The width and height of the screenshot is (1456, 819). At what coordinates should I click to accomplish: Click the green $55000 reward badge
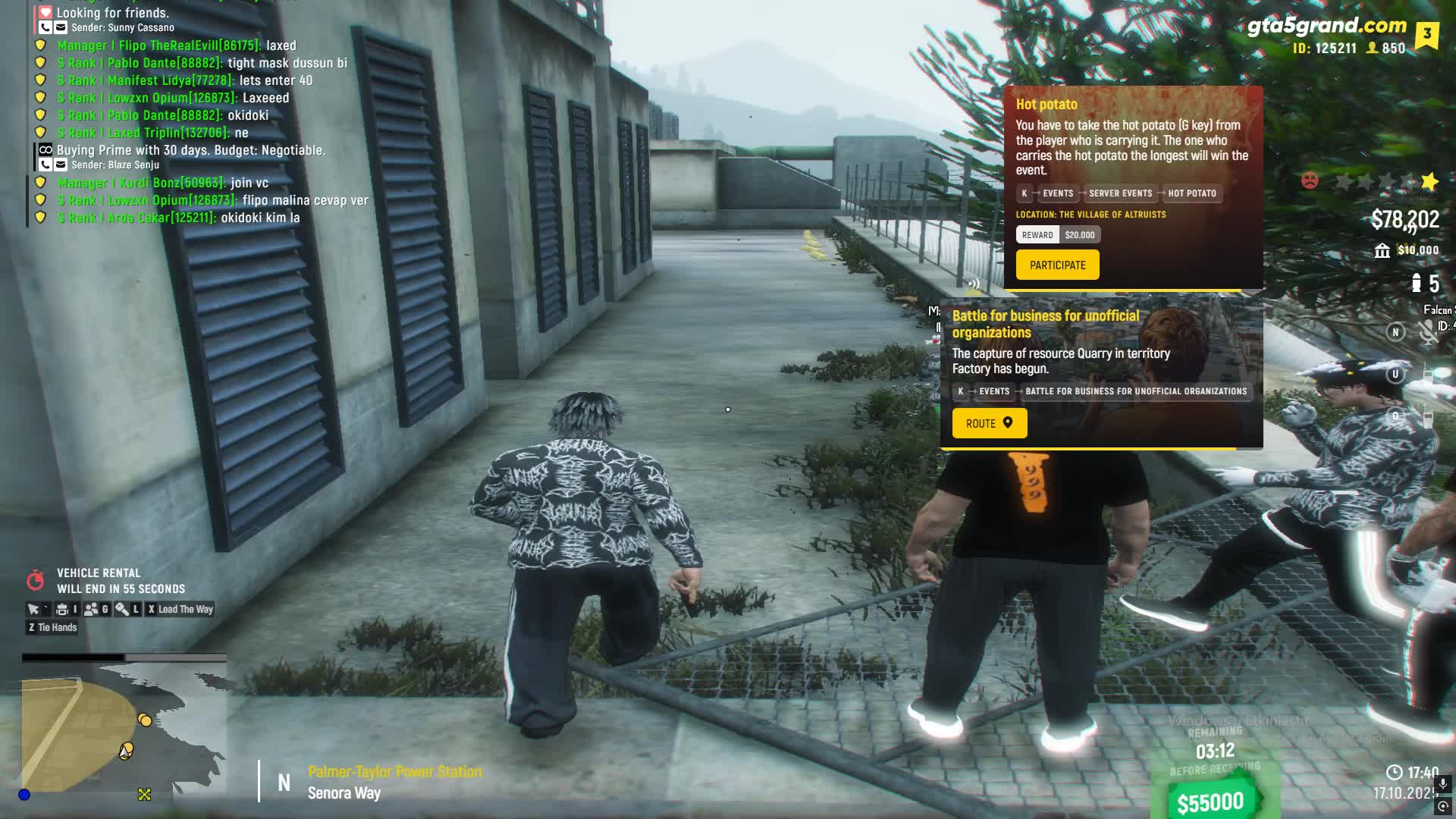tap(1210, 801)
